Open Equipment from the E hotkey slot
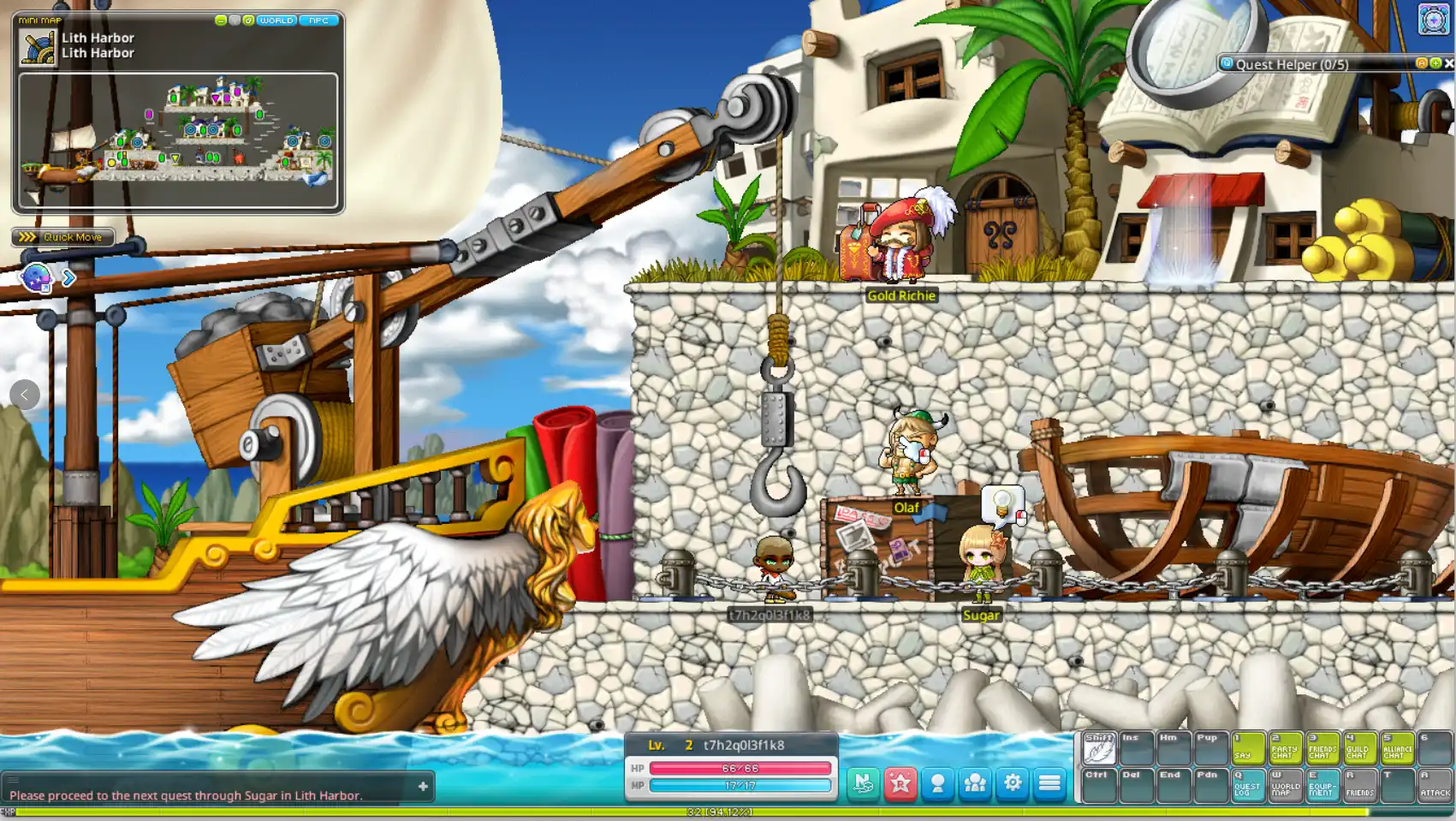Screen dimensions: 1456x821 [1323, 784]
